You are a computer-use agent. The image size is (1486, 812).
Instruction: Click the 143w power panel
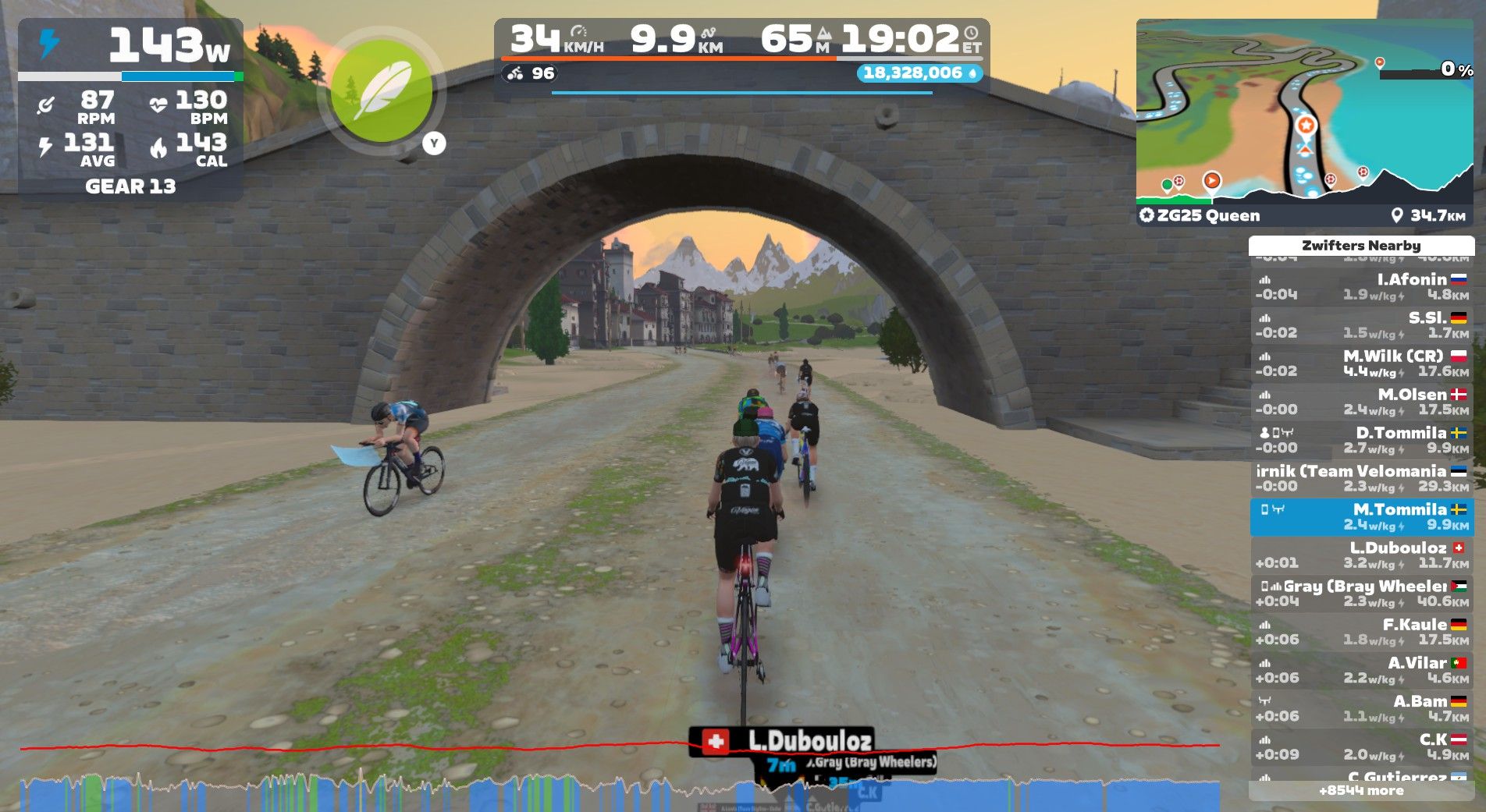130,47
